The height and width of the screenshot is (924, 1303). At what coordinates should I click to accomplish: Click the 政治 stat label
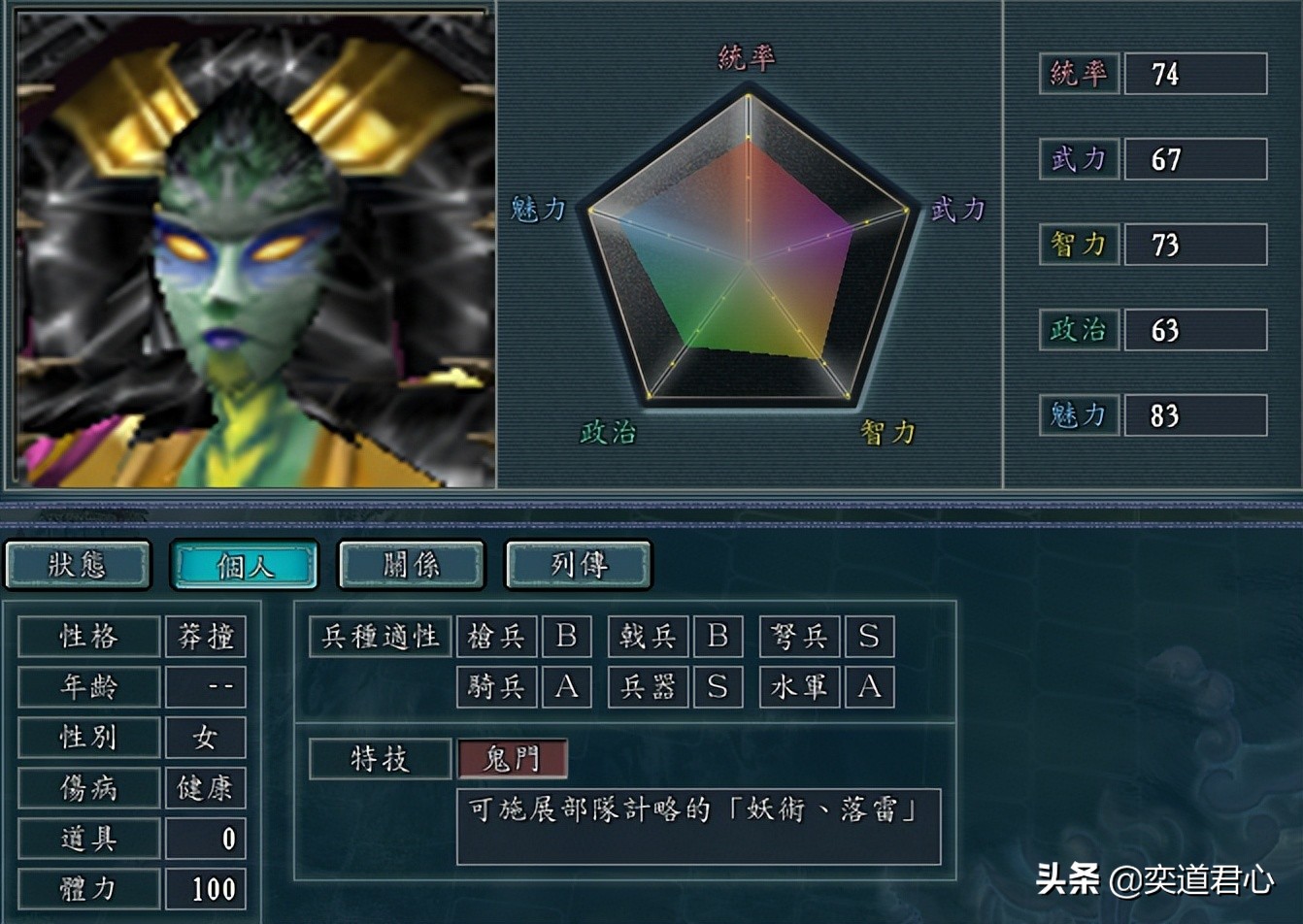[x=1078, y=329]
